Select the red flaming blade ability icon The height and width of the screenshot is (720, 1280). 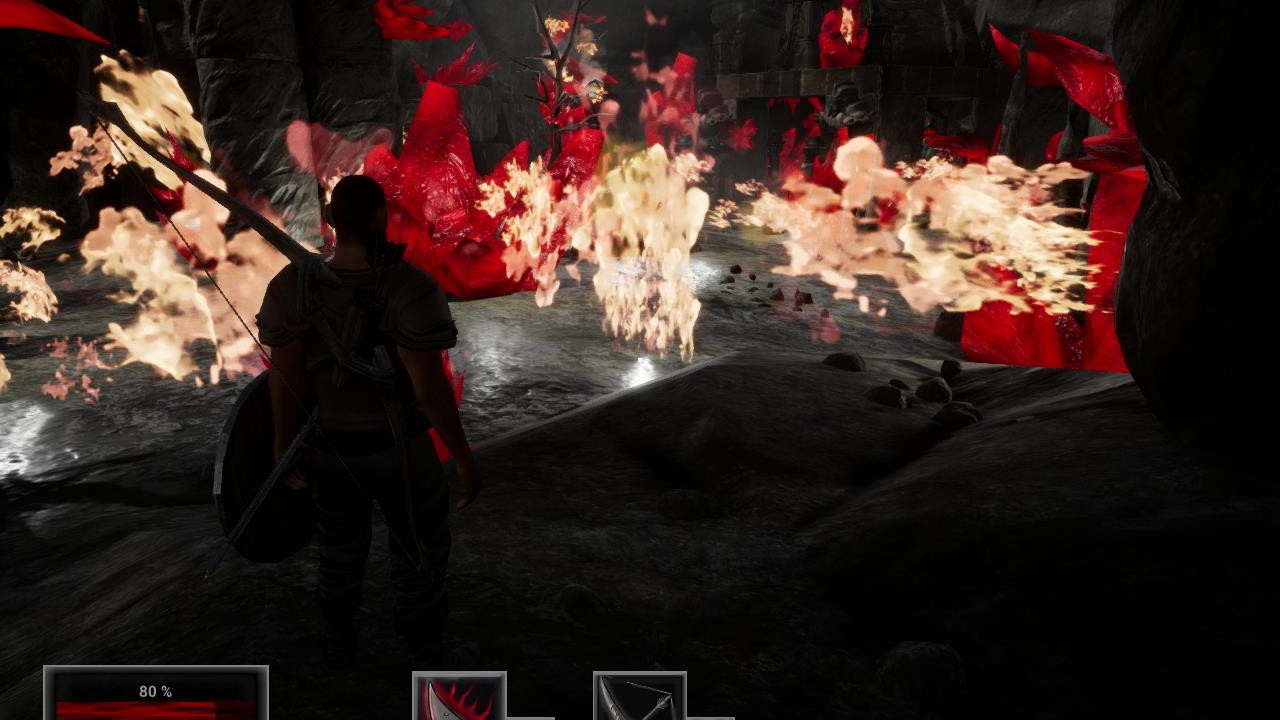pyautogui.click(x=459, y=697)
